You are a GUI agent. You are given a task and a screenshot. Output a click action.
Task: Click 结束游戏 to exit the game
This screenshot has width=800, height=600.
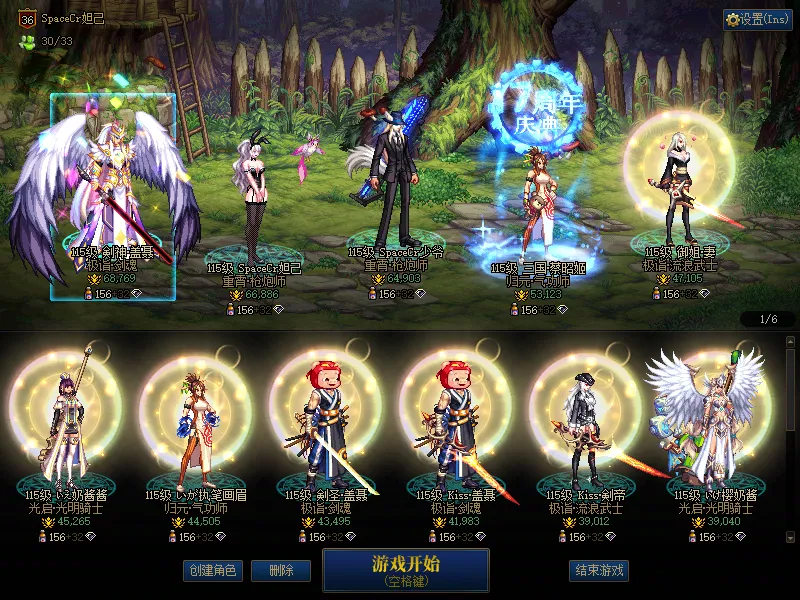[x=599, y=570]
